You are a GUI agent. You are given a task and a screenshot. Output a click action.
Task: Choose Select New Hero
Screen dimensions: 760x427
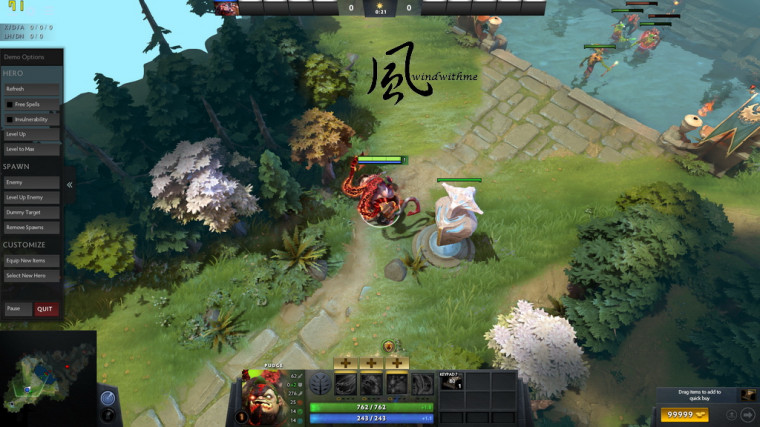point(32,276)
